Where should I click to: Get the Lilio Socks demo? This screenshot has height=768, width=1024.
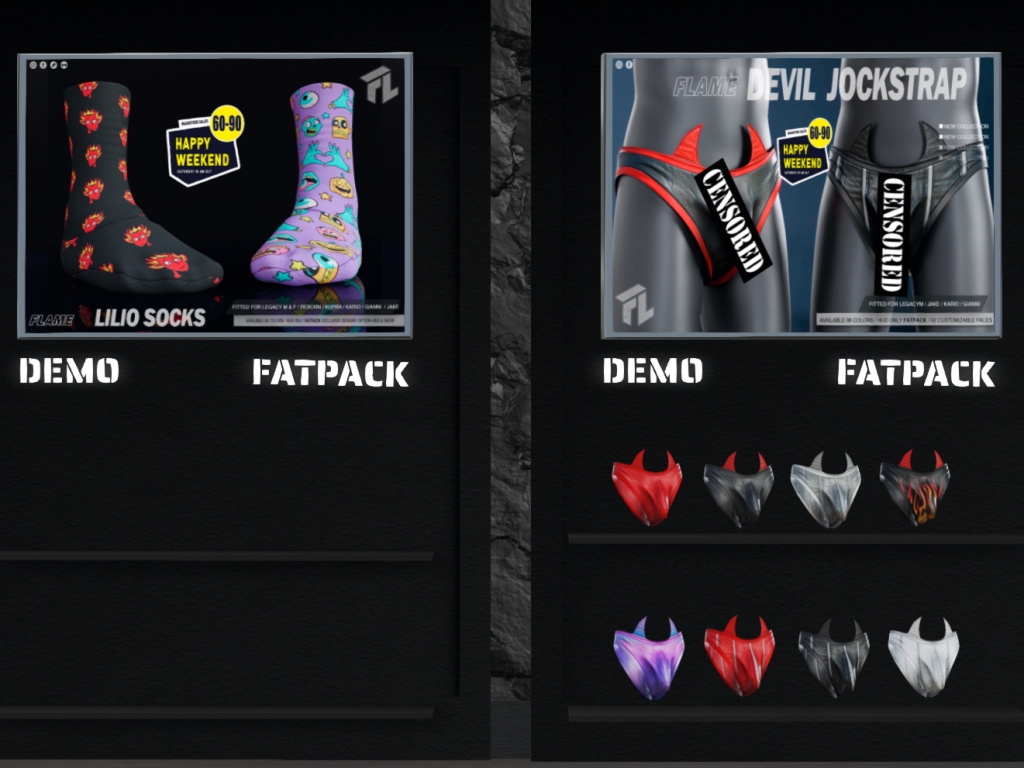tap(69, 371)
